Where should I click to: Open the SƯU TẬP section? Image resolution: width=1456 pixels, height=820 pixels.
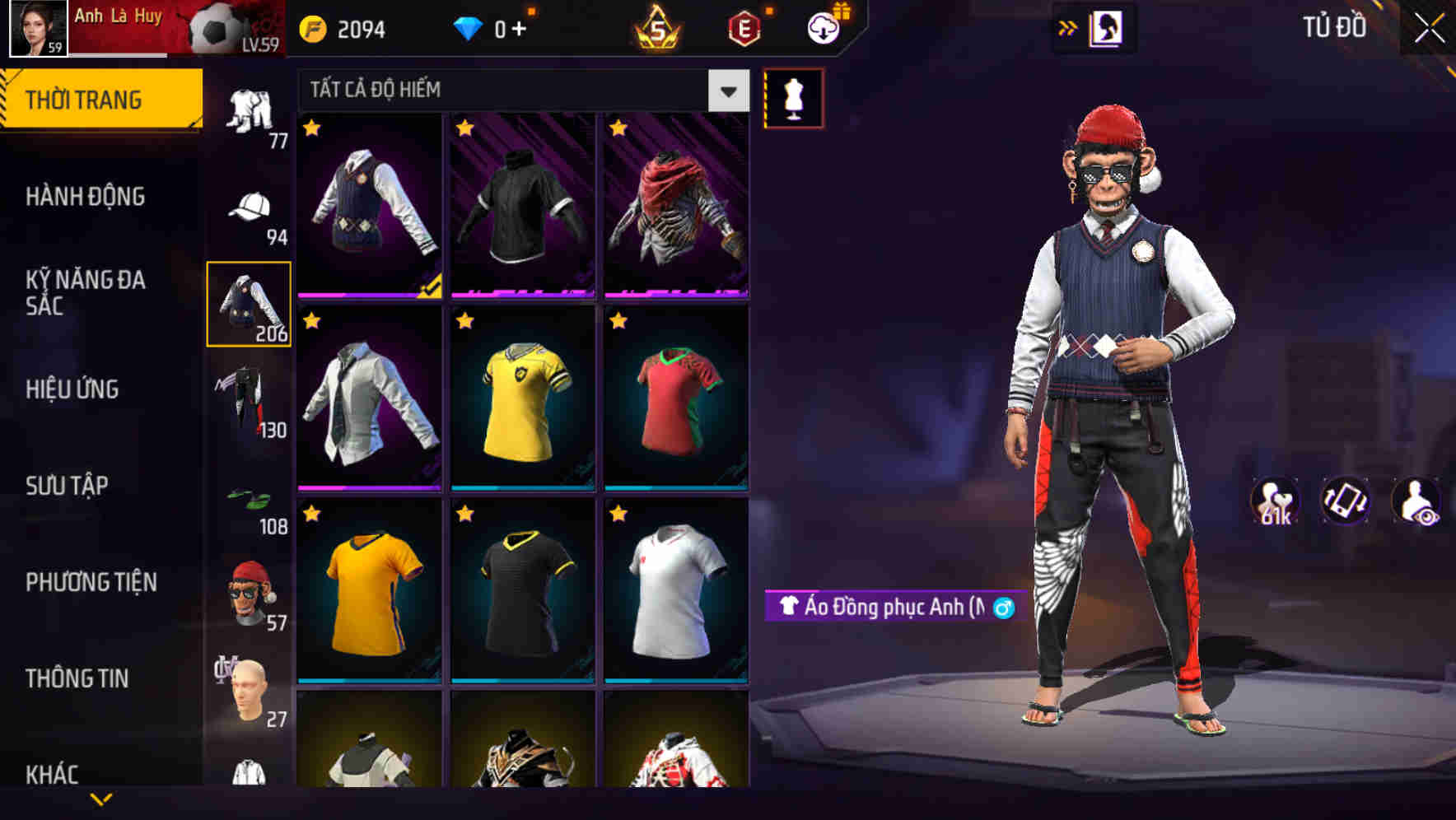[x=68, y=486]
